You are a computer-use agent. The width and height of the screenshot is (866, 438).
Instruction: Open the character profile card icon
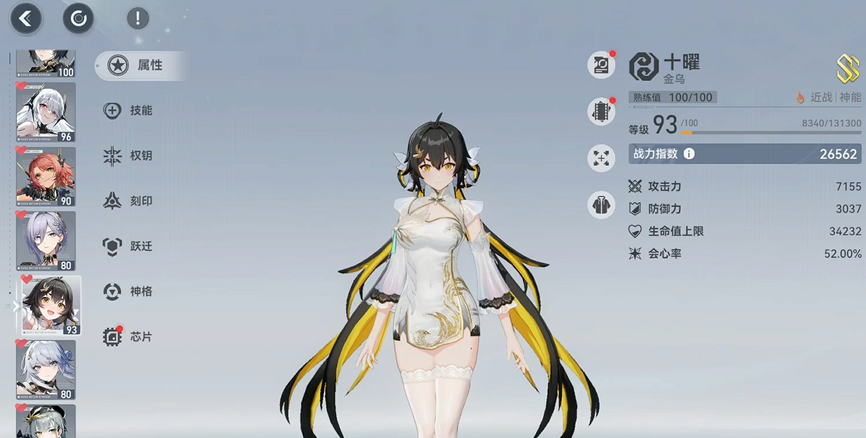(x=601, y=65)
